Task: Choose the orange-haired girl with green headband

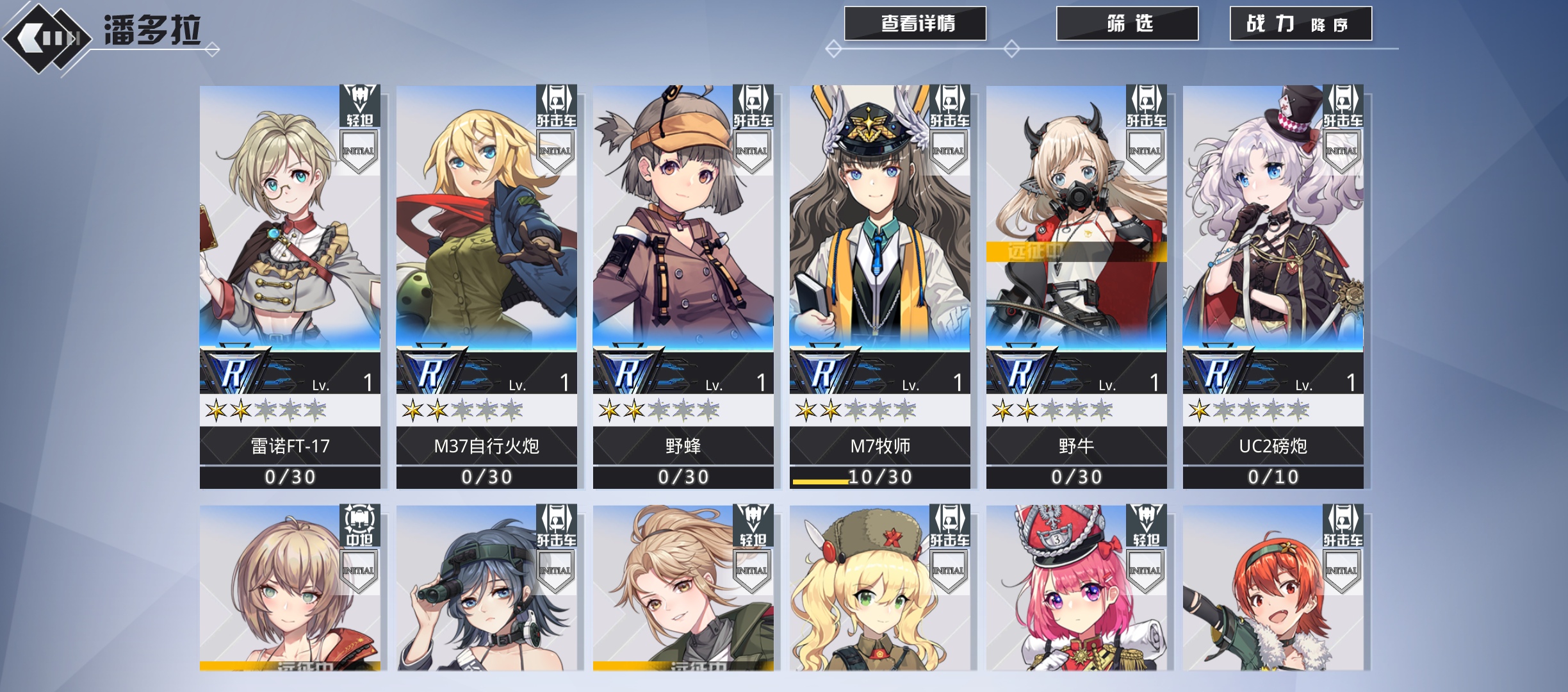Action: [x=1273, y=589]
